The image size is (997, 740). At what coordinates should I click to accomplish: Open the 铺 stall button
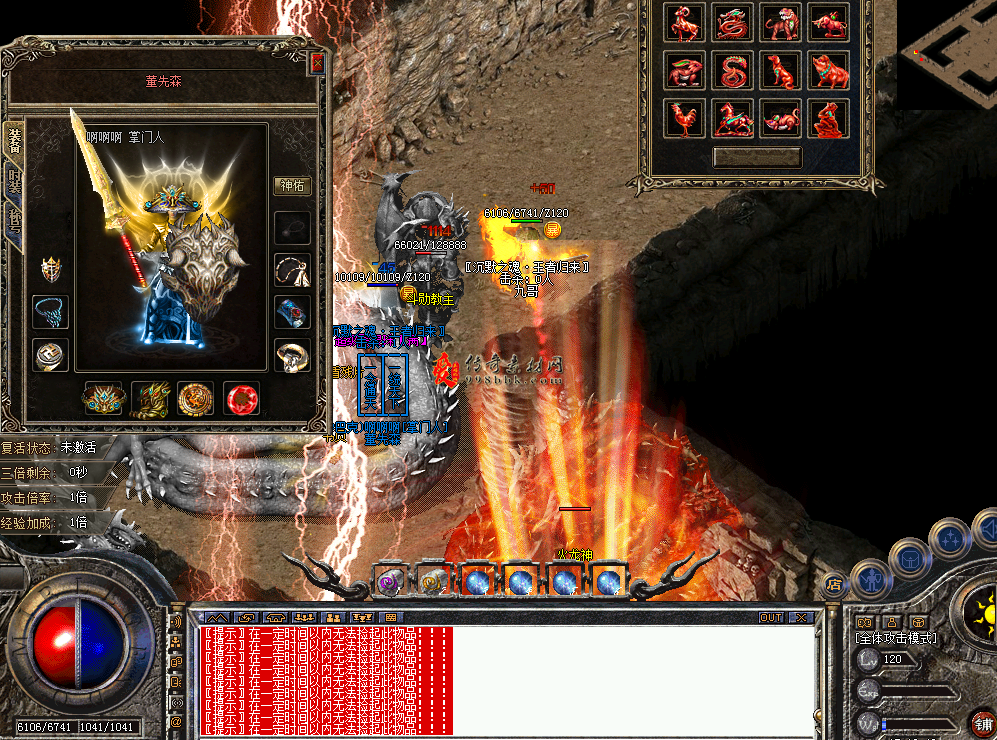coord(980,722)
